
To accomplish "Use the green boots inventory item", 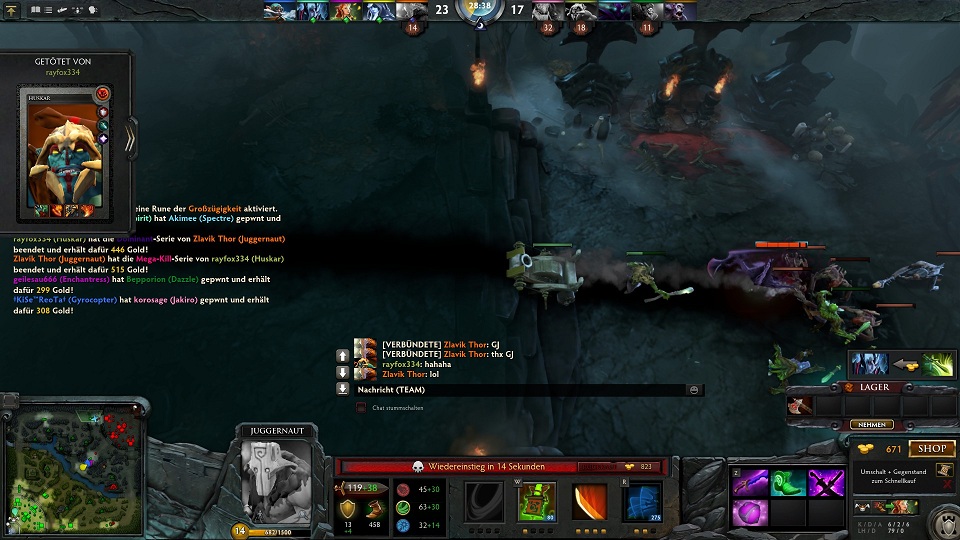I will click(788, 483).
